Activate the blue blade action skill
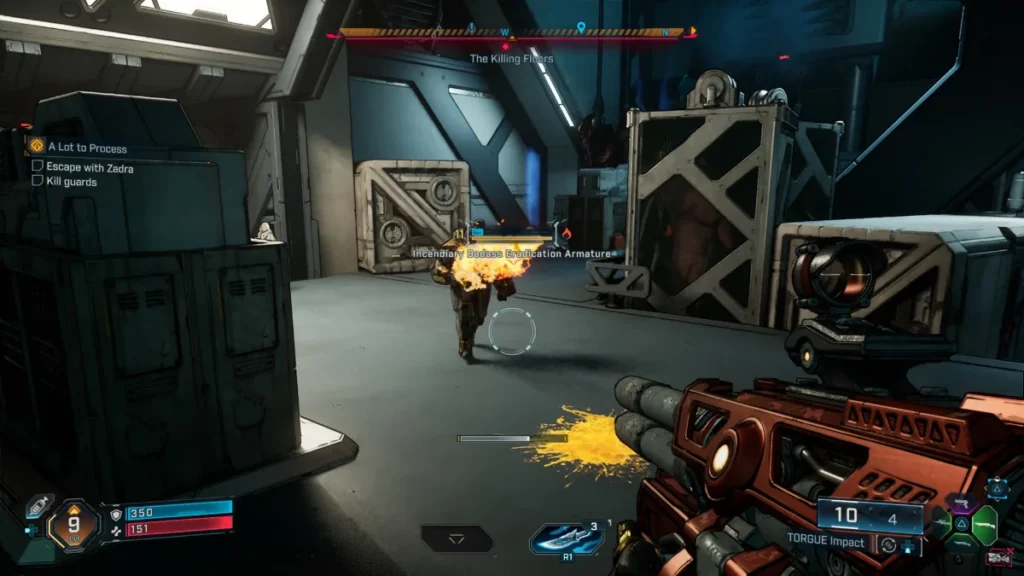 pyautogui.click(x=566, y=539)
